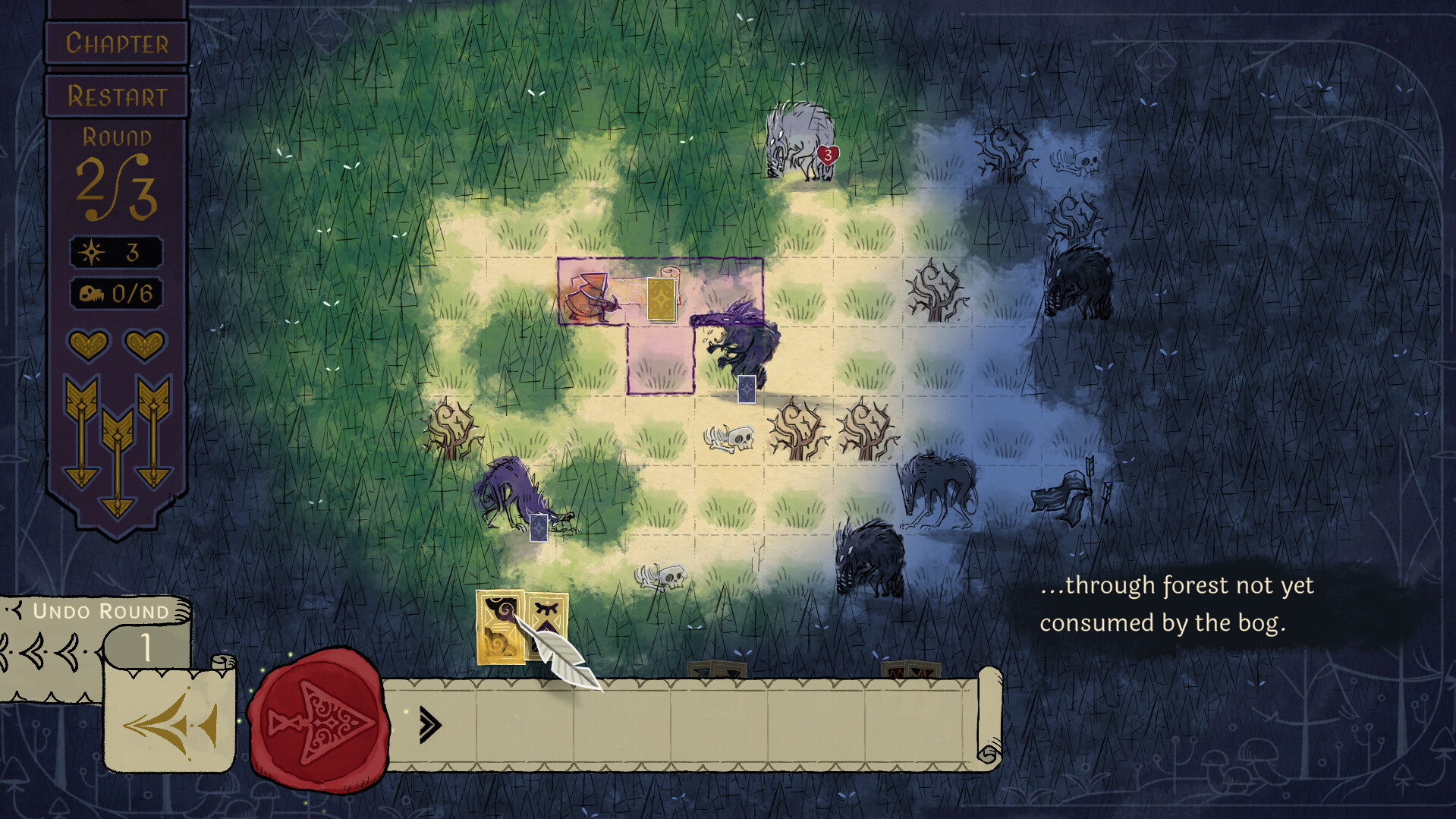
Task: Click the sun resource counter showing 3
Action: pos(118,253)
